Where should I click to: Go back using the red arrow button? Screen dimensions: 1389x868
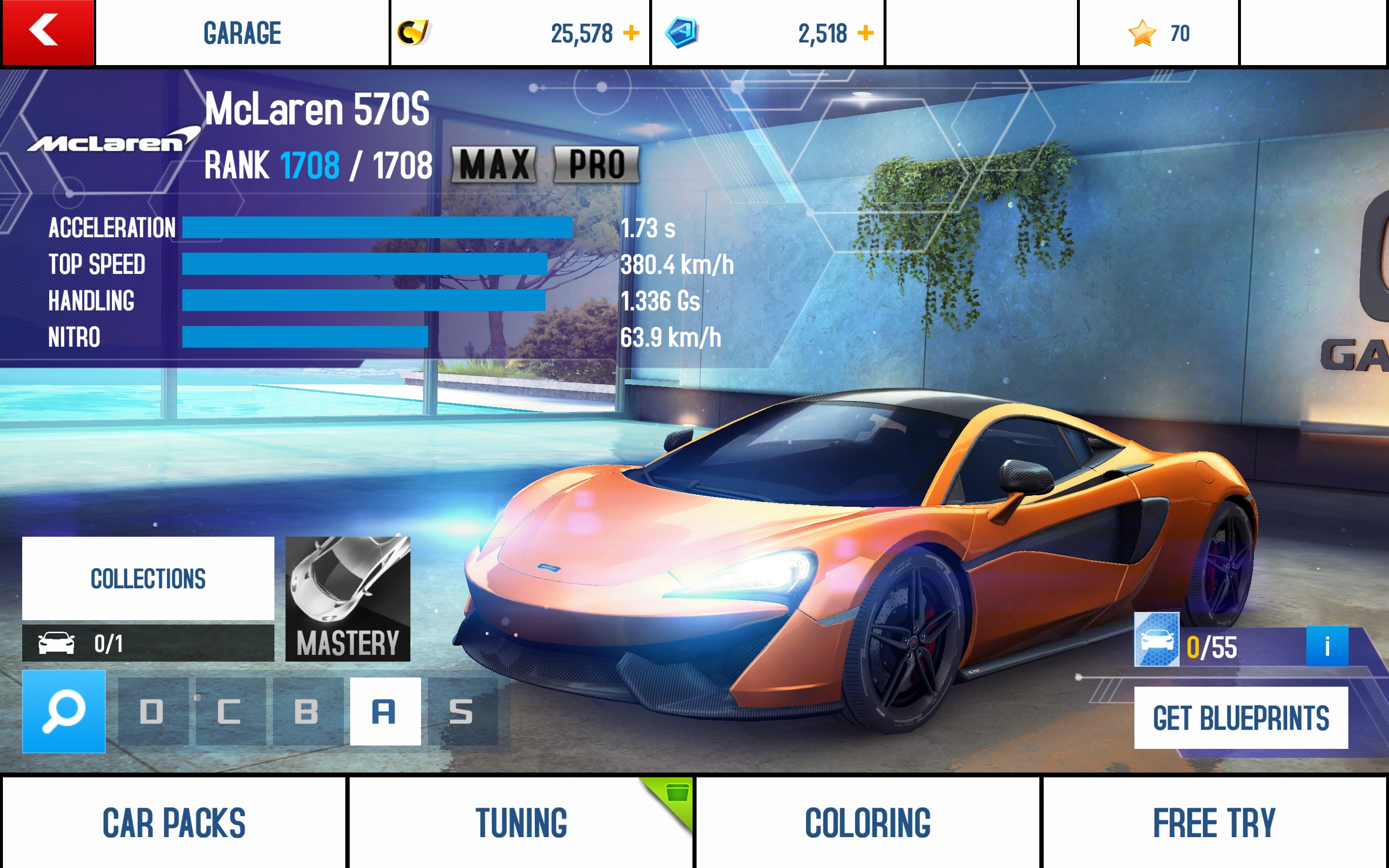pyautogui.click(x=47, y=32)
